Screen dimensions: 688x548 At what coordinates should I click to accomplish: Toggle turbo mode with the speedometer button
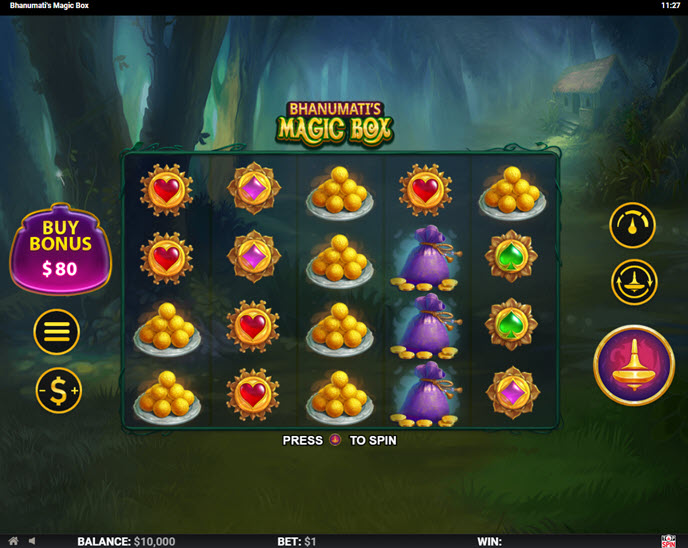pyautogui.click(x=633, y=225)
